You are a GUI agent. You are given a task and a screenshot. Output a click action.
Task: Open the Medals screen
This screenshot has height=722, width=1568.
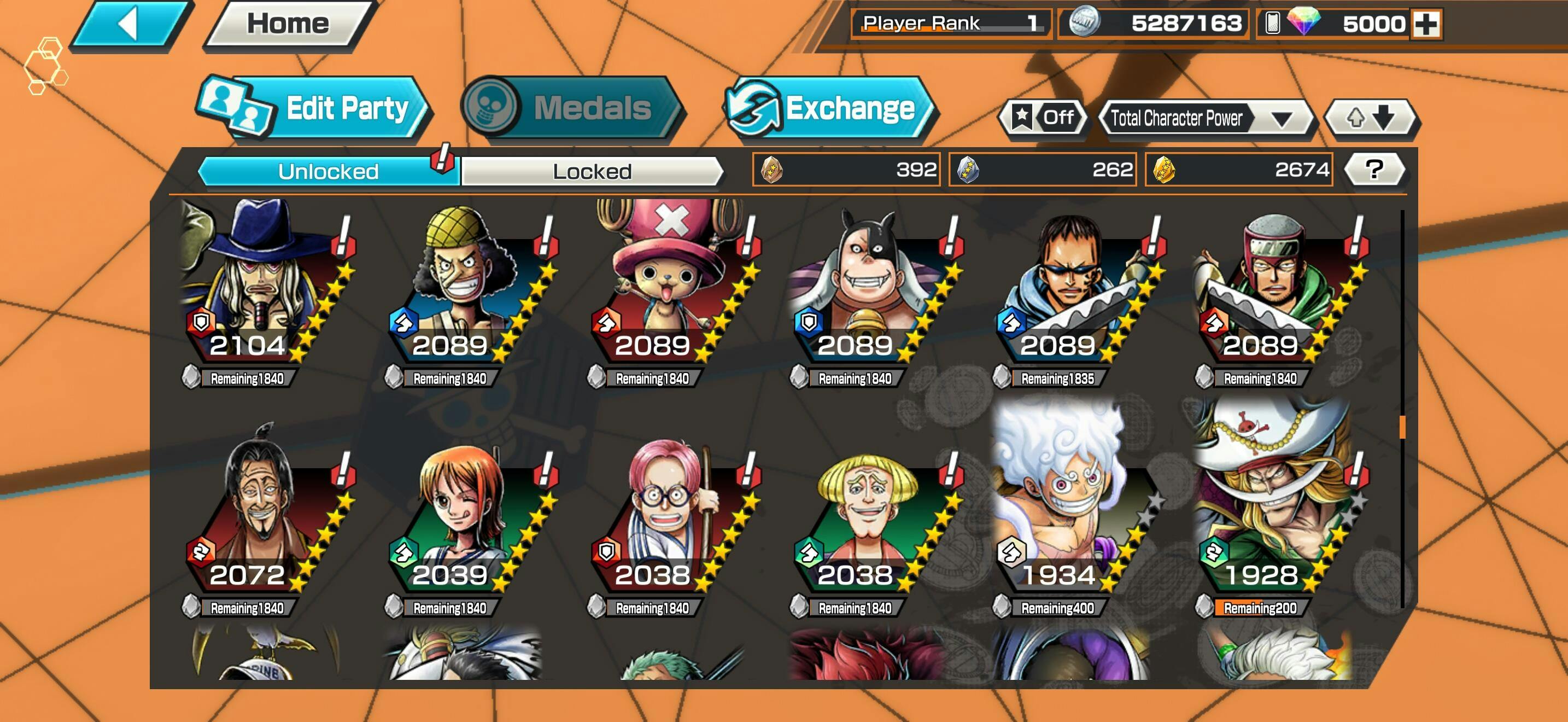(572, 108)
